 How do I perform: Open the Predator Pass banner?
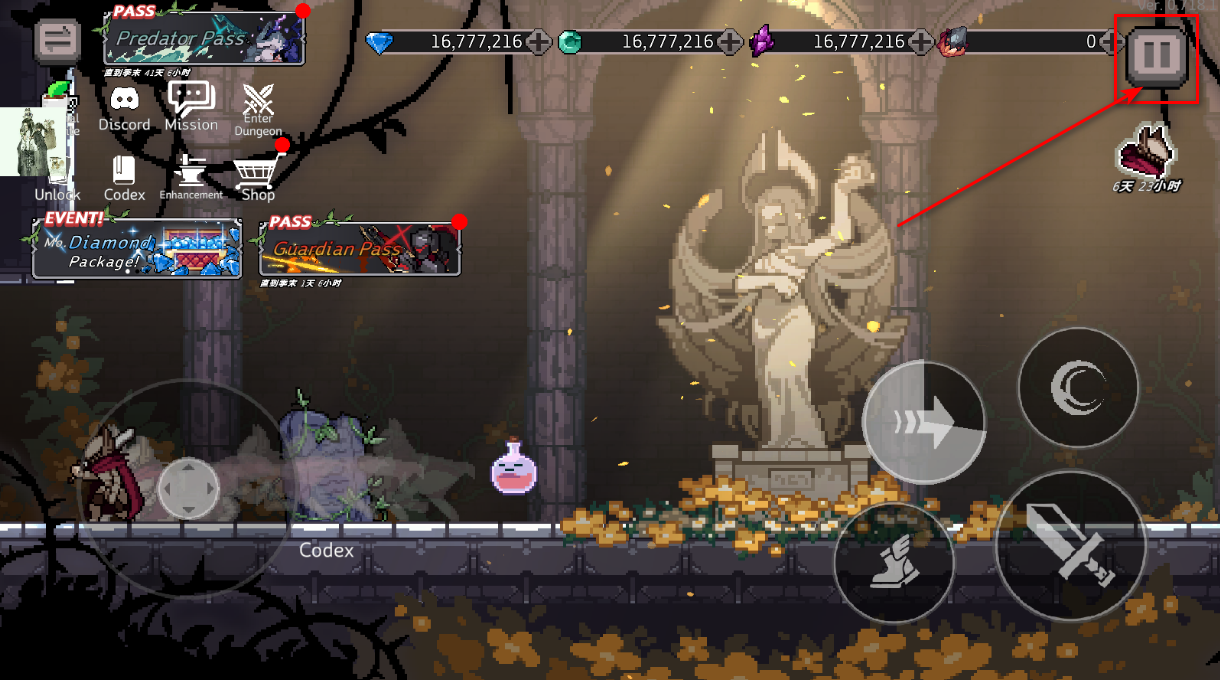click(x=204, y=39)
